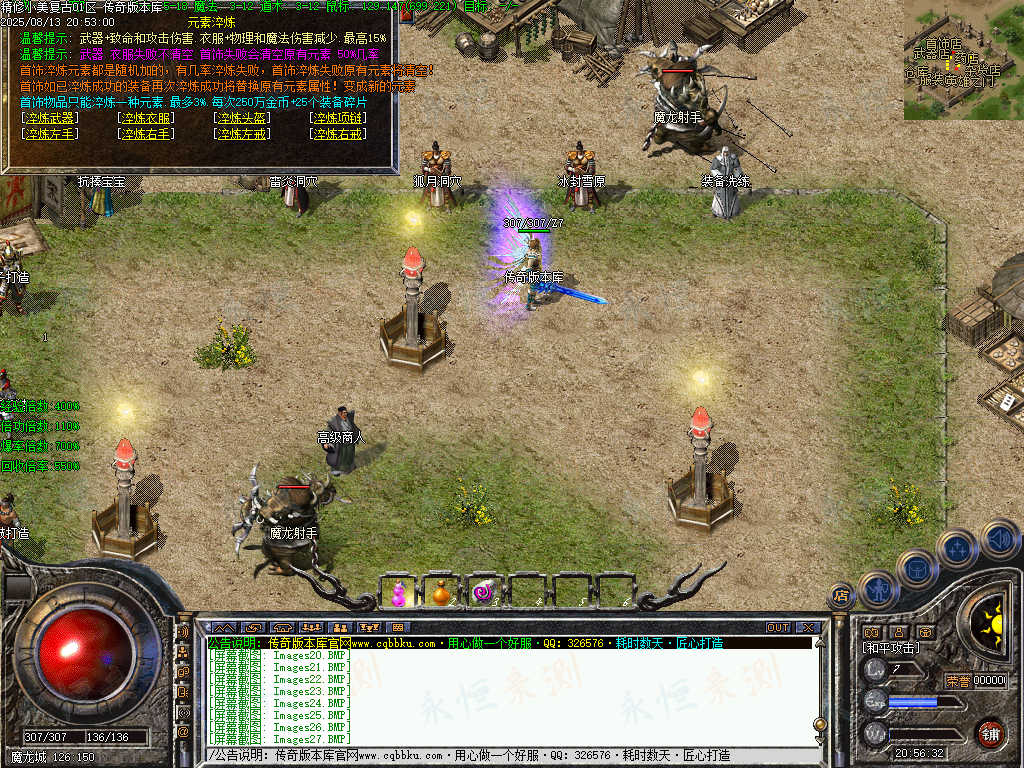Close the chat panel with the X
1024x768 pixels.
point(808,628)
